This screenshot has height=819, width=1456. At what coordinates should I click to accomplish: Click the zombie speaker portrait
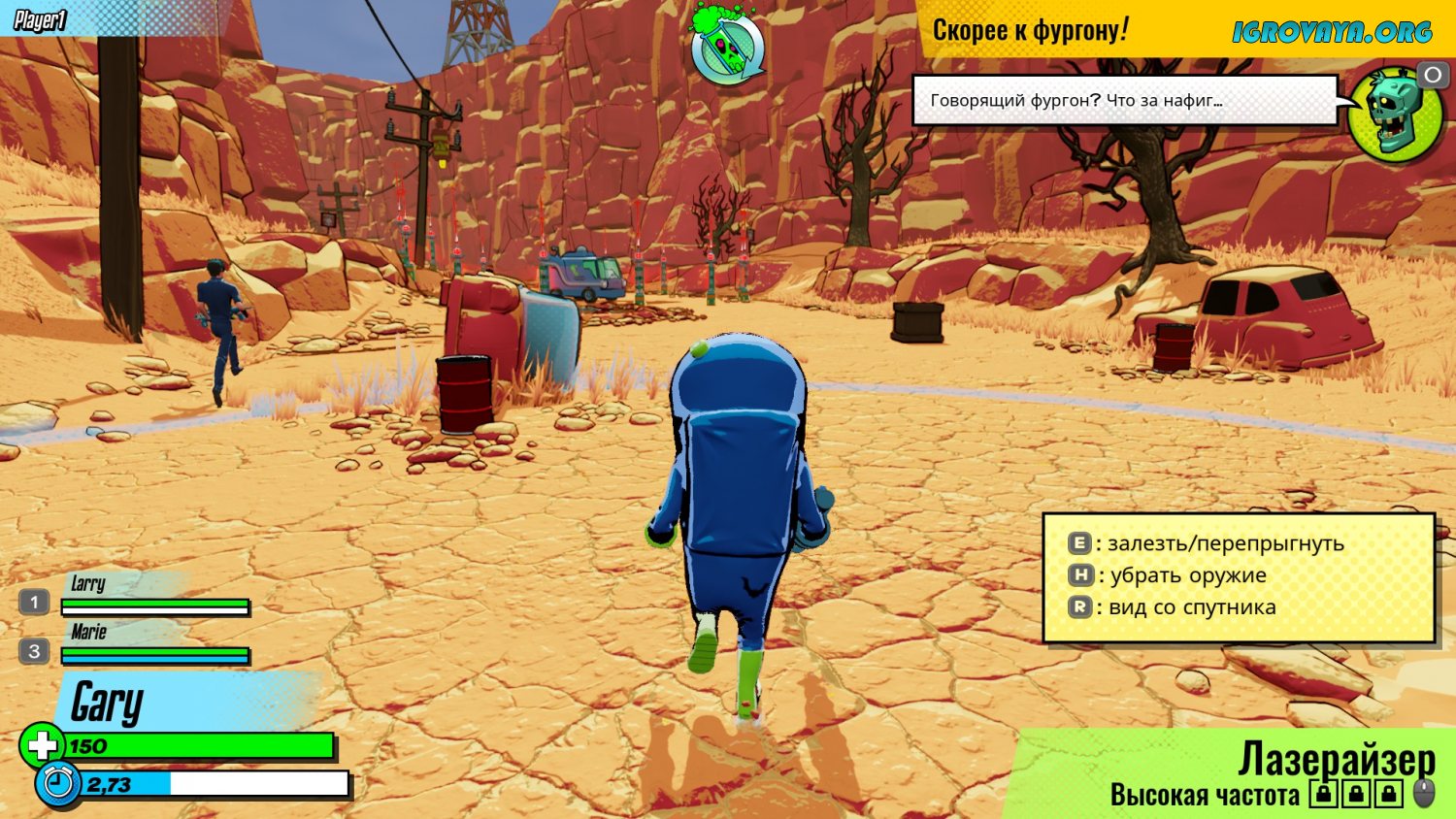1396,114
